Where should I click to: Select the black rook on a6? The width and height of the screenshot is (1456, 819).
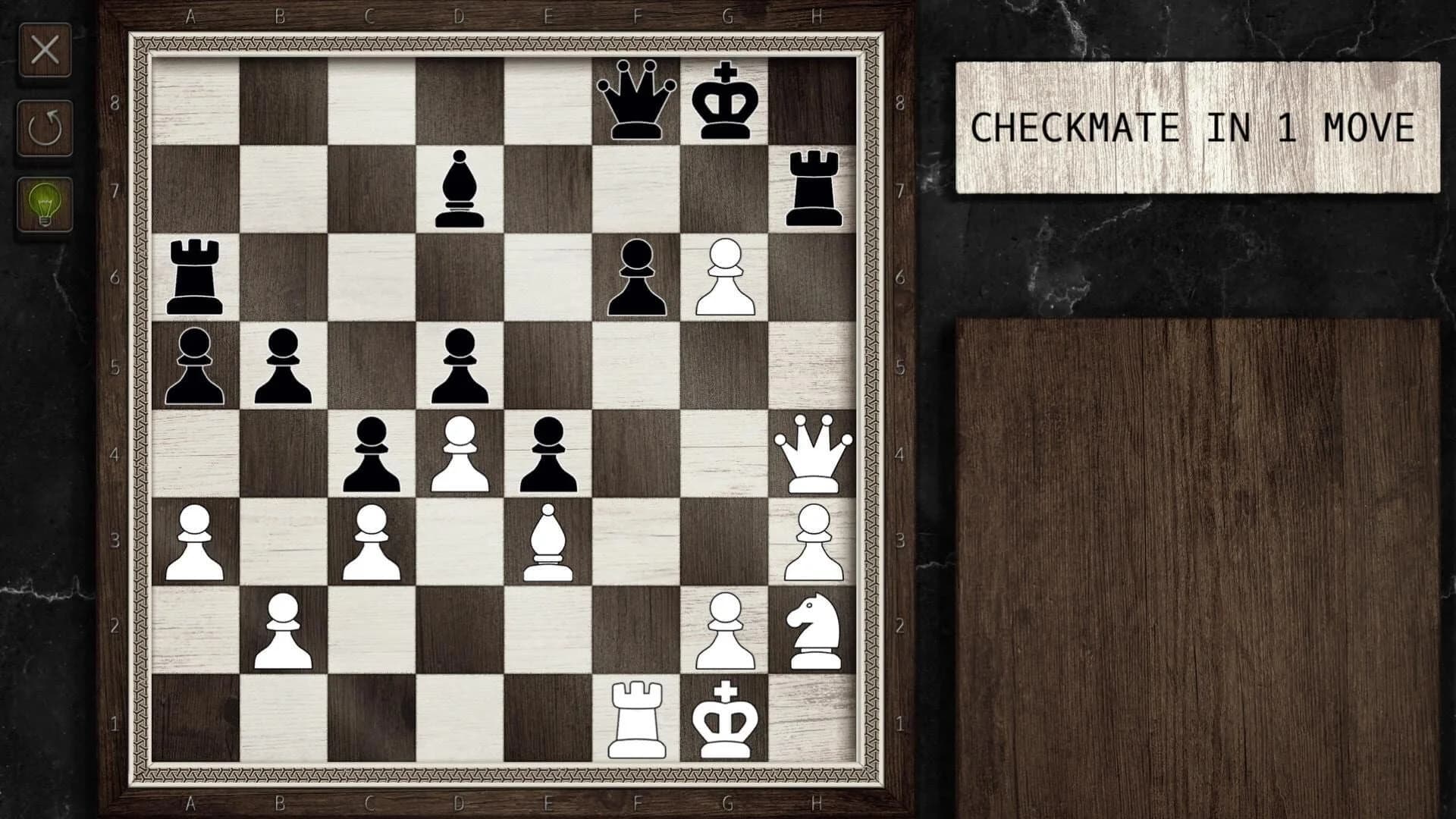point(193,277)
